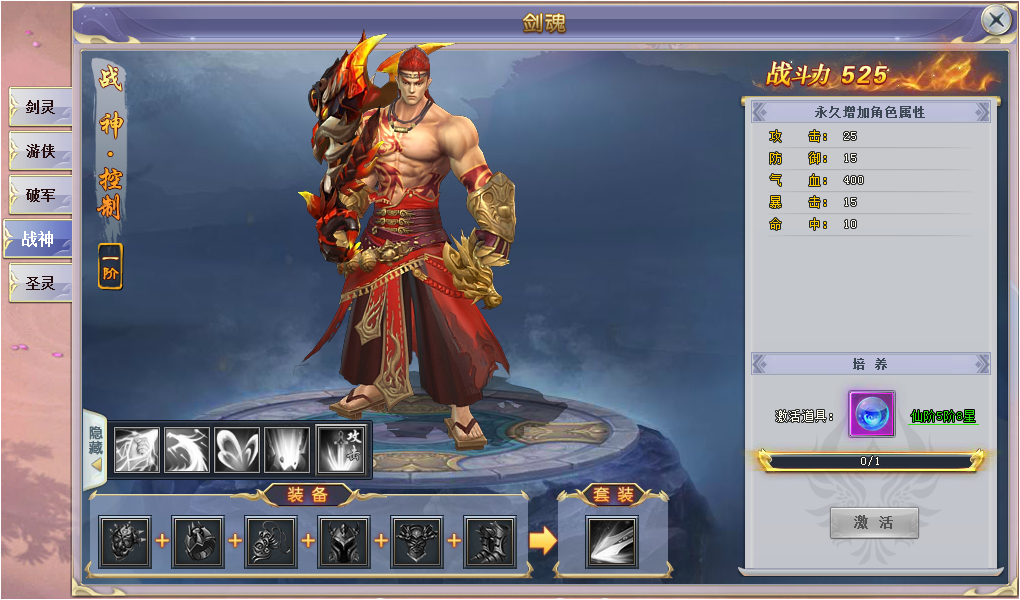This screenshot has width=1020, height=600.
Task: Select the helmet equipment slot
Action: pos(344,542)
